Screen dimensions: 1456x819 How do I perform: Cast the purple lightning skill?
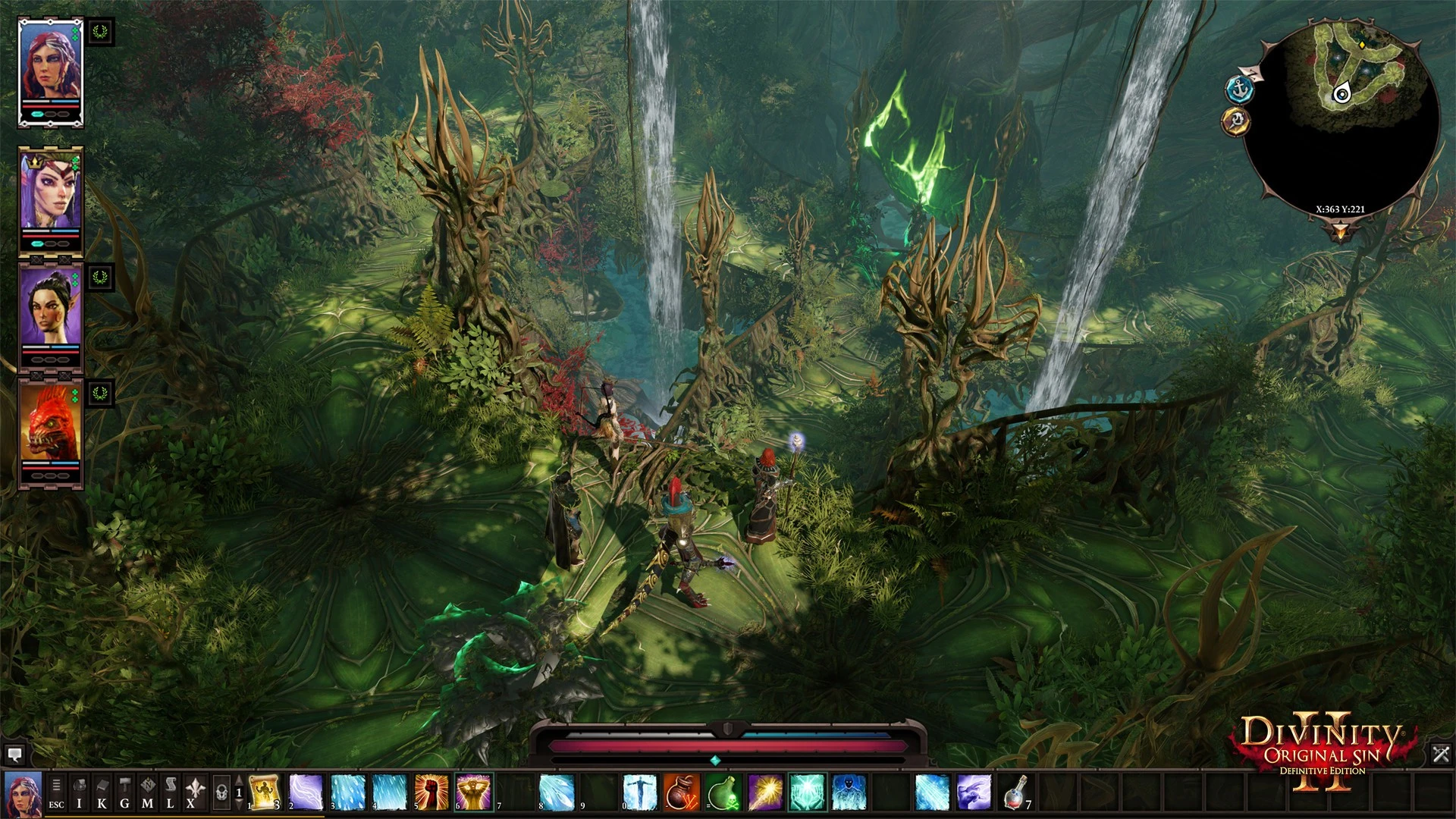(x=306, y=792)
